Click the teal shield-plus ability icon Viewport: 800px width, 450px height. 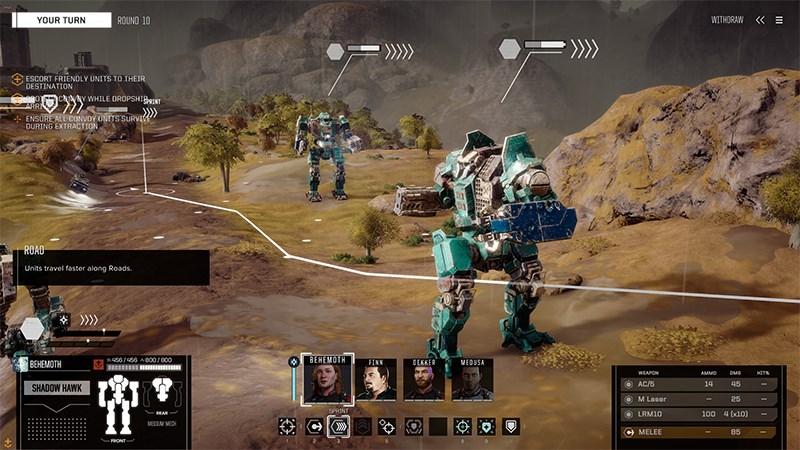pyautogui.click(x=486, y=427)
